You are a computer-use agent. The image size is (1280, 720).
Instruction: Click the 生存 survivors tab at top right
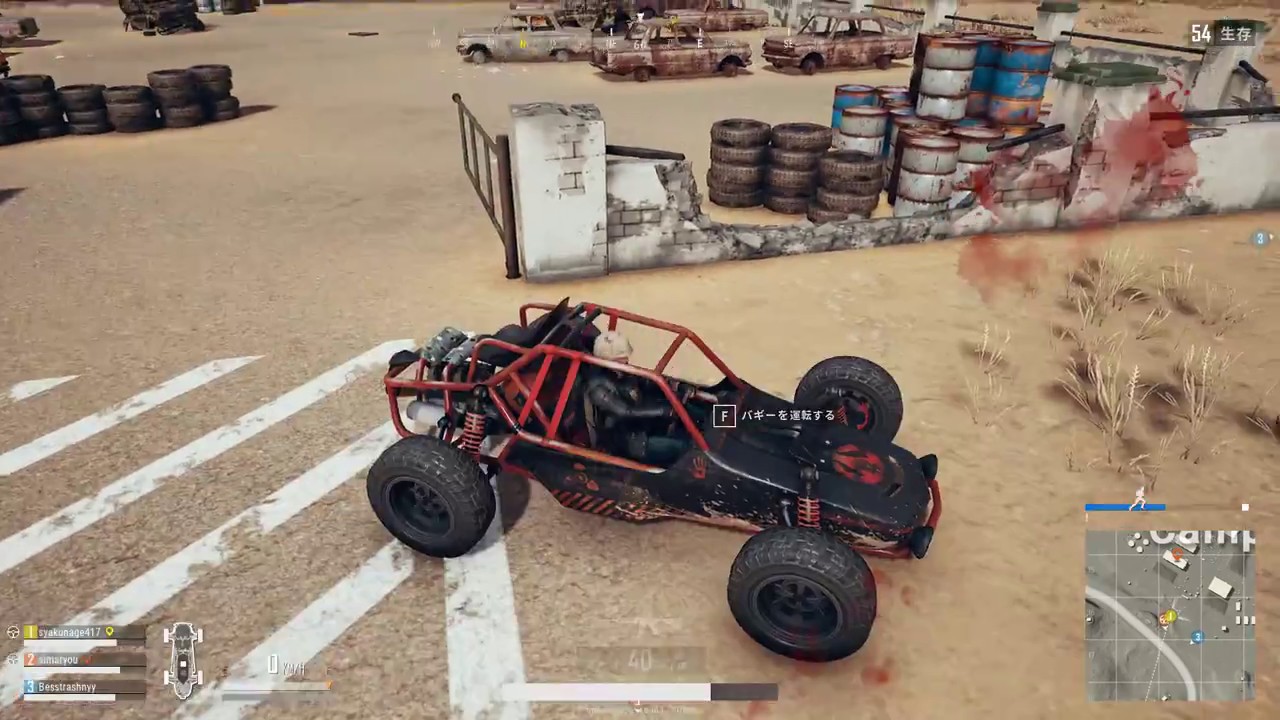tap(1236, 33)
